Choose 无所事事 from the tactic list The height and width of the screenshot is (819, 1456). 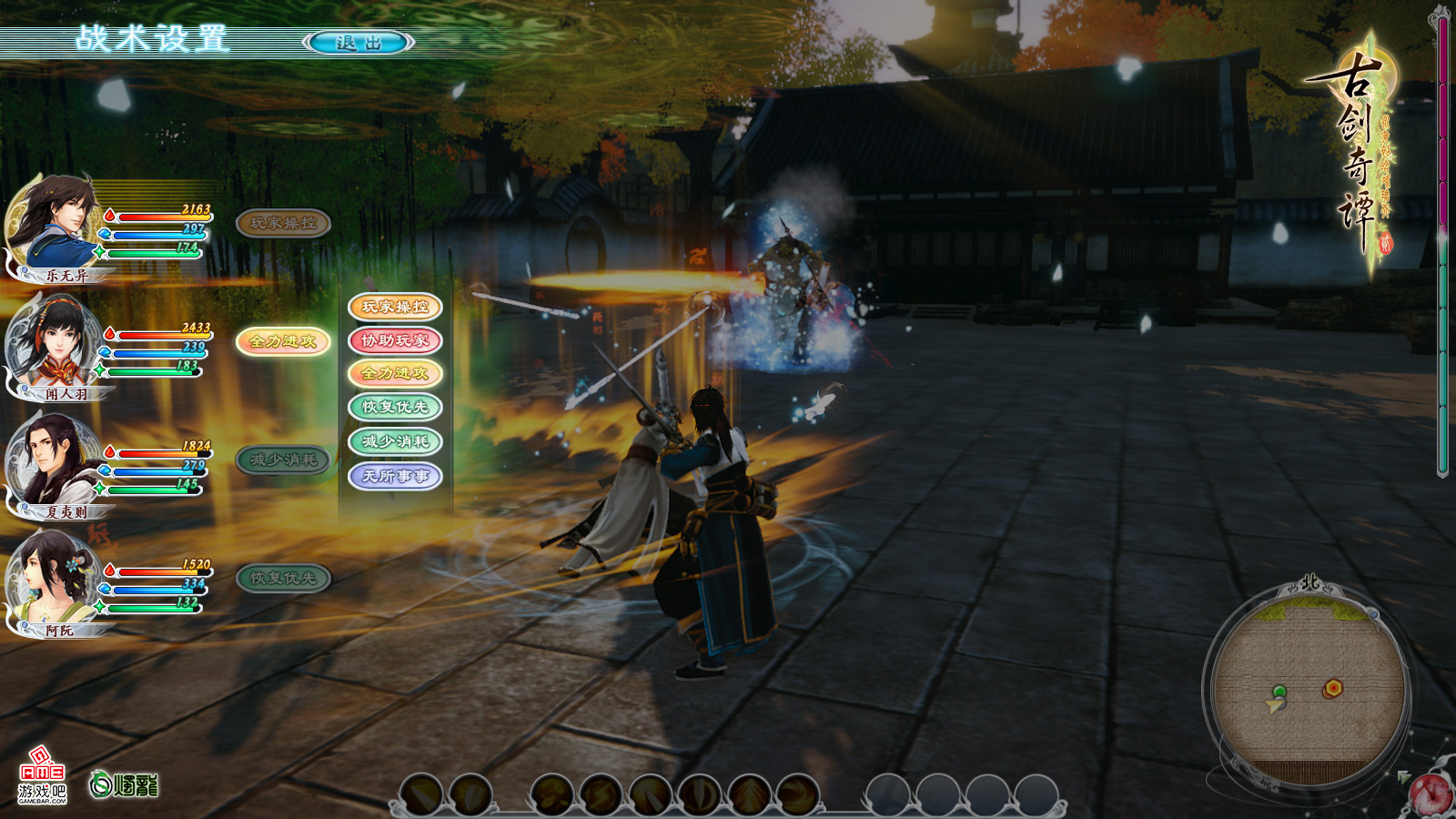[395, 475]
